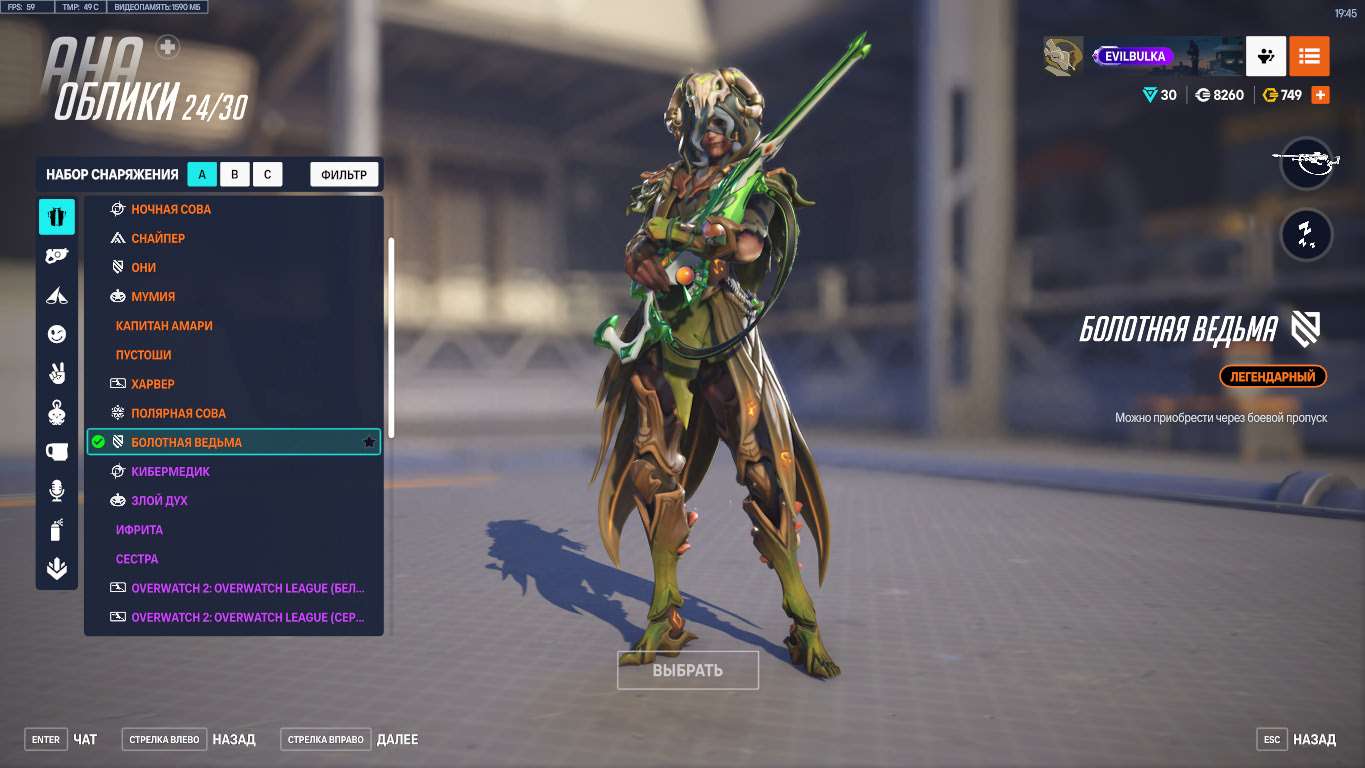Open the ФИЛЬТР options
Image resolution: width=1365 pixels, height=768 pixels.
click(x=344, y=173)
